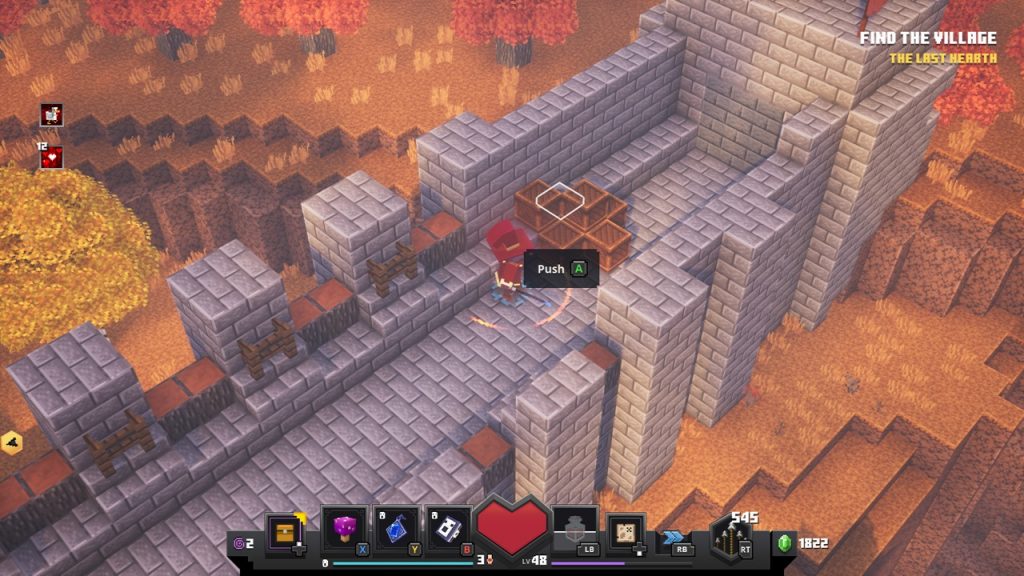The height and width of the screenshot is (576, 1024).
Task: Click the hearts buff icon
Action: coord(51,157)
